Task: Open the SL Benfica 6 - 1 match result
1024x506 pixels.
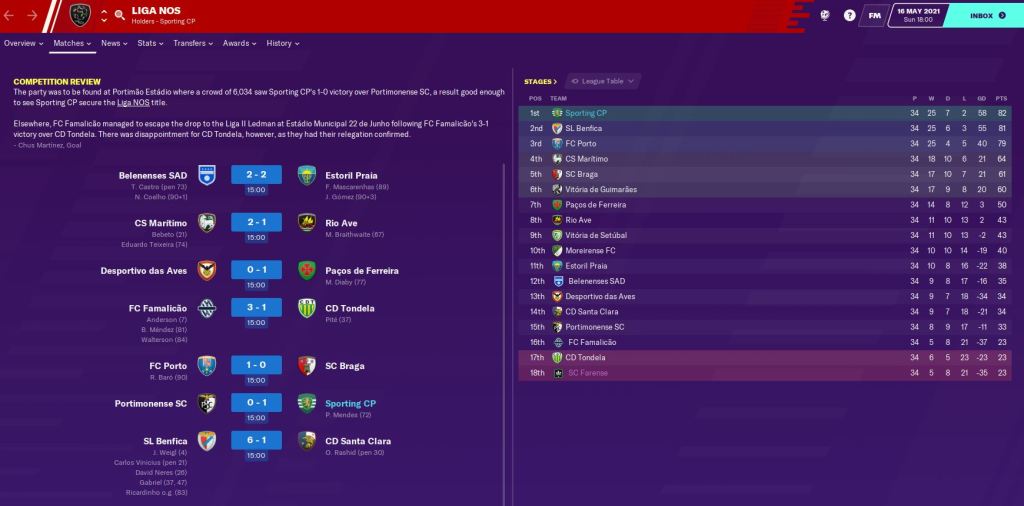Action: [256, 441]
